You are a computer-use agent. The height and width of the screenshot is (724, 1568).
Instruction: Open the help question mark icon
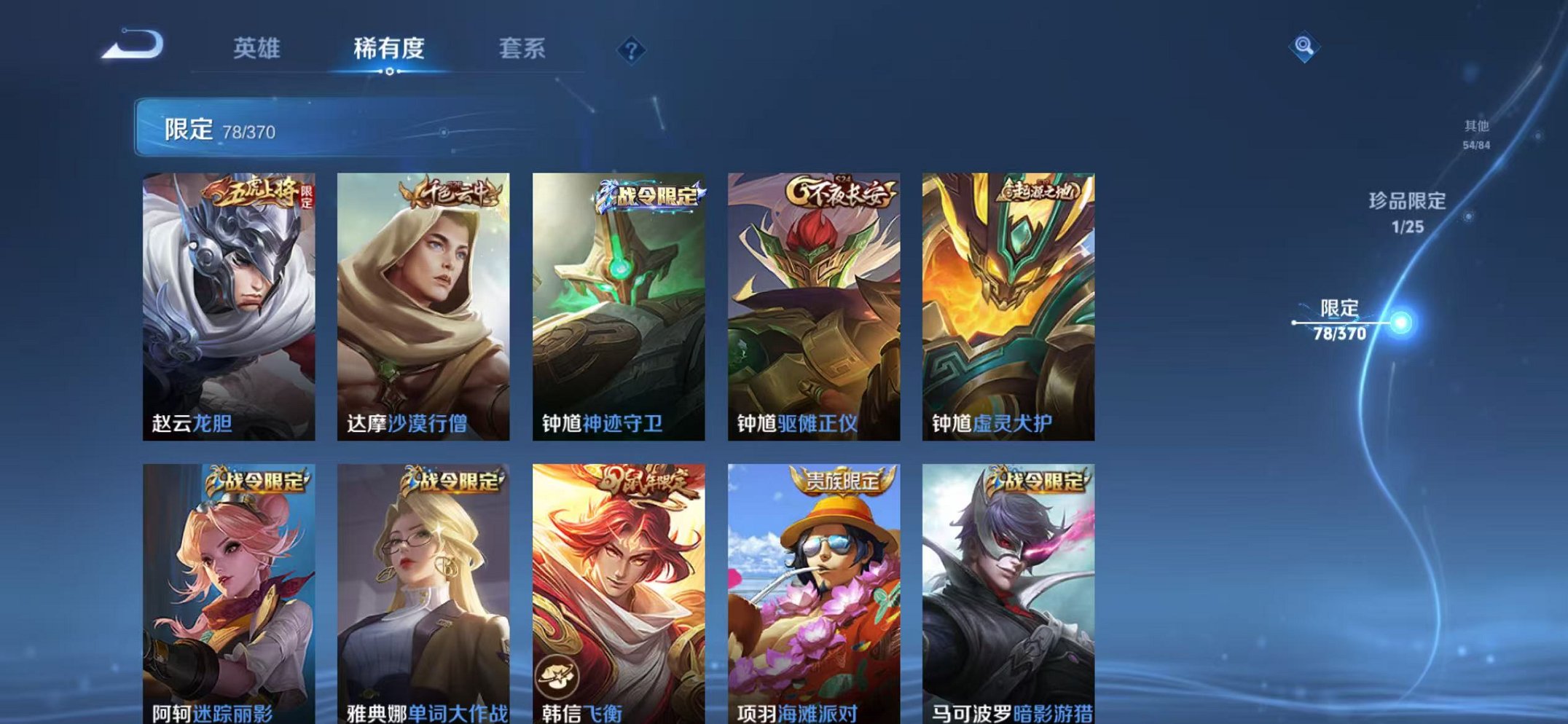632,50
